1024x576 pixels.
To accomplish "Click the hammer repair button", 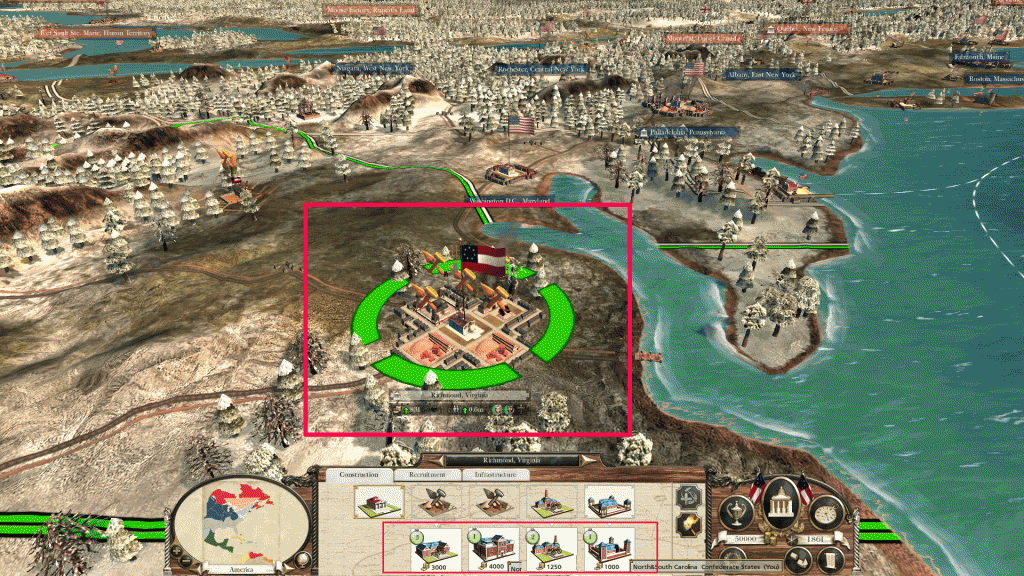I will pos(686,496).
